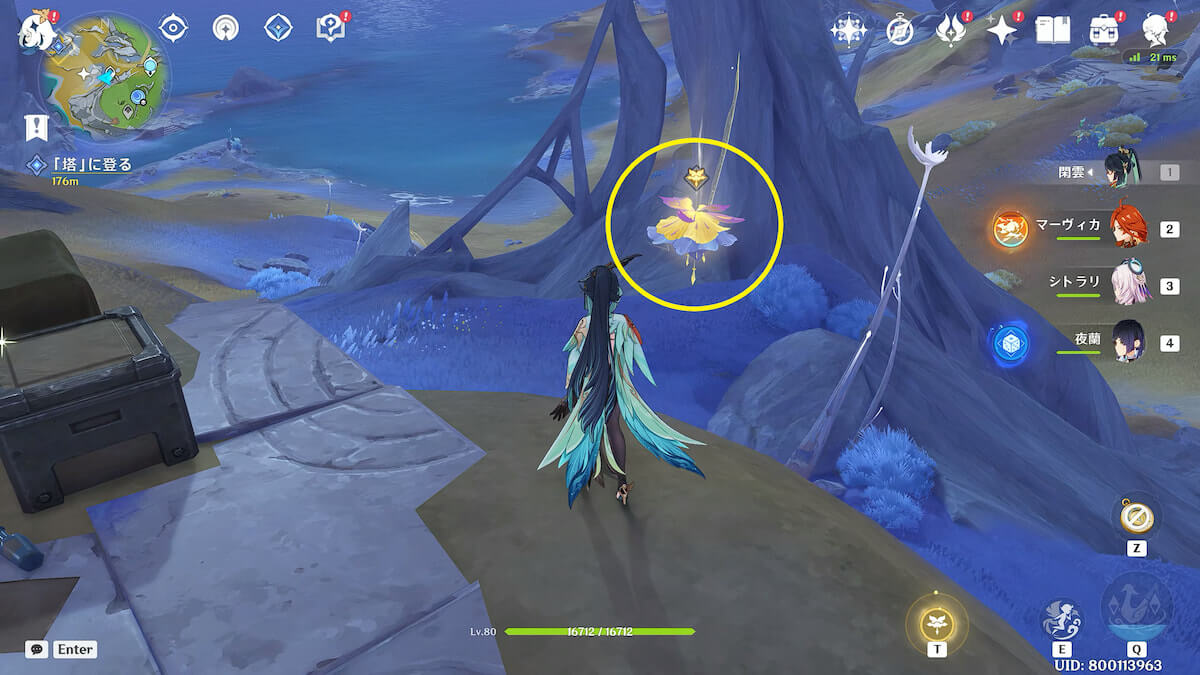Image resolution: width=1200 pixels, height=675 pixels.
Task: Activate the elemental skill icon
Action: point(1061,619)
